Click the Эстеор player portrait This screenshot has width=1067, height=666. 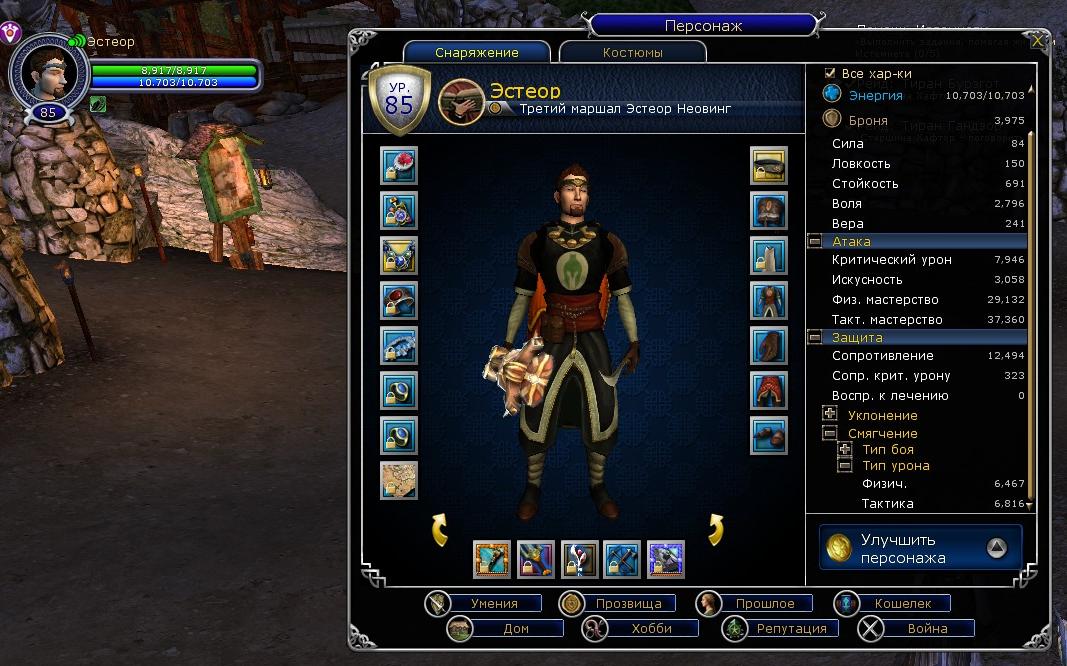point(47,73)
